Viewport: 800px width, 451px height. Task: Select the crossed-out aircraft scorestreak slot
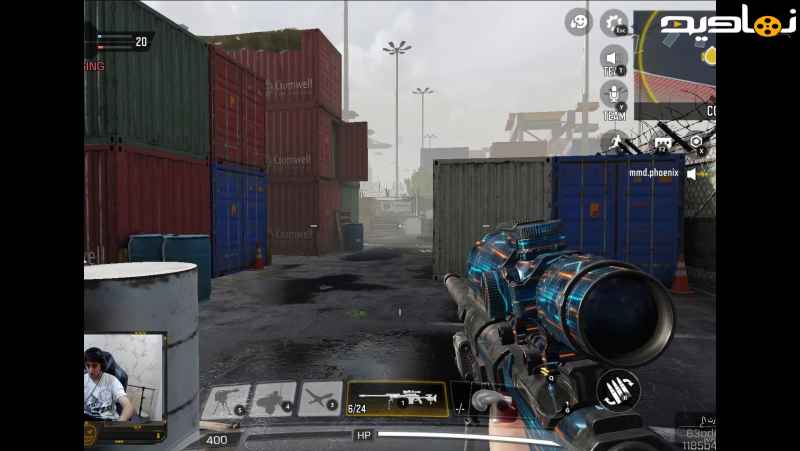[320, 400]
